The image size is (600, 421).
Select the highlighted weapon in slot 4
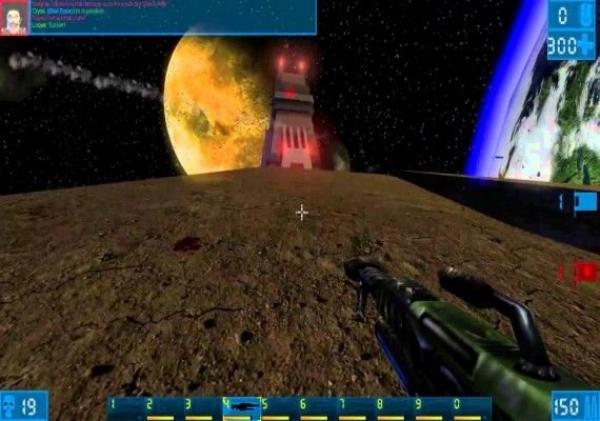pyautogui.click(x=242, y=407)
